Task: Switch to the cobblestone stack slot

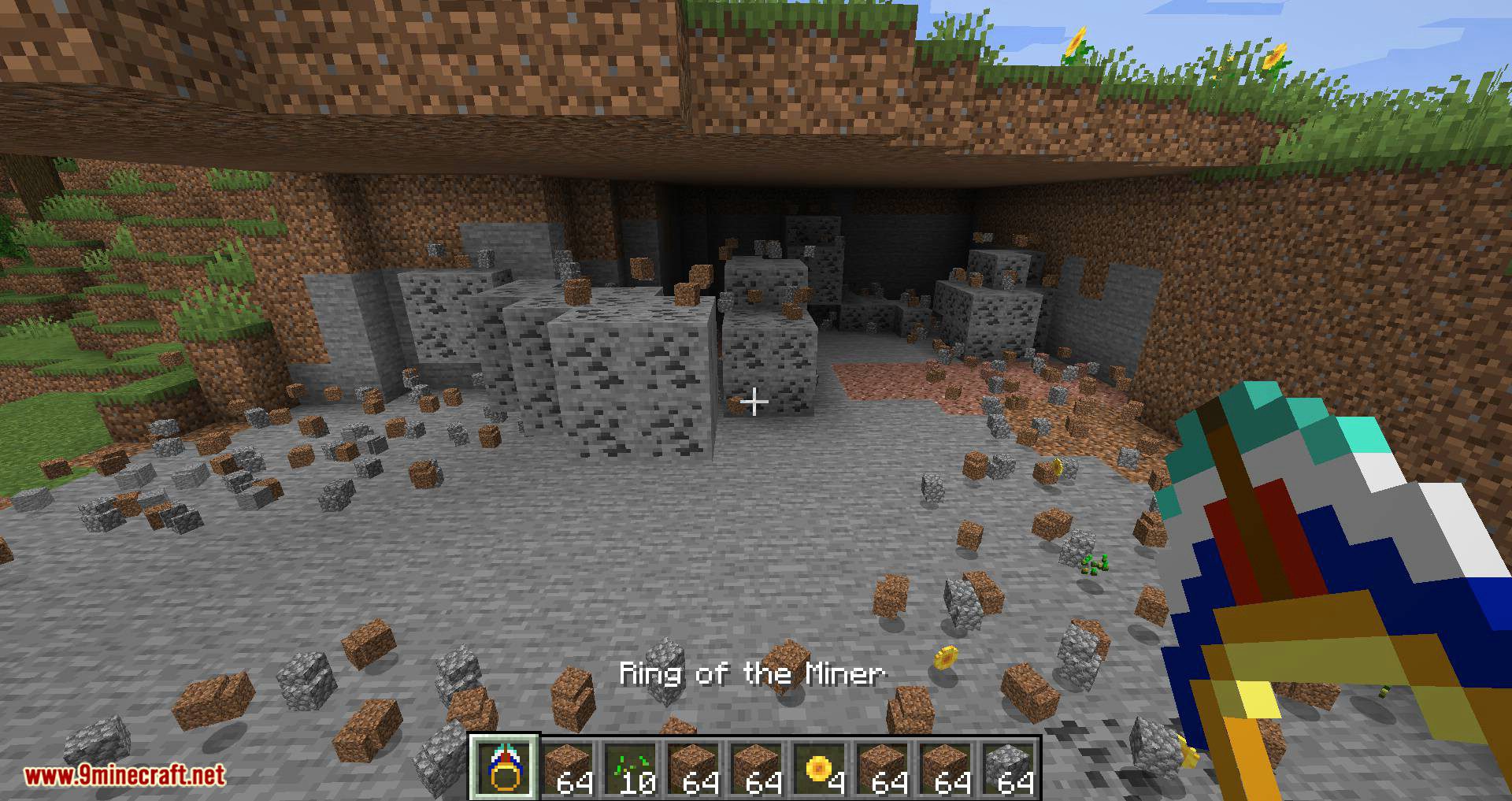Action: 1010,768
